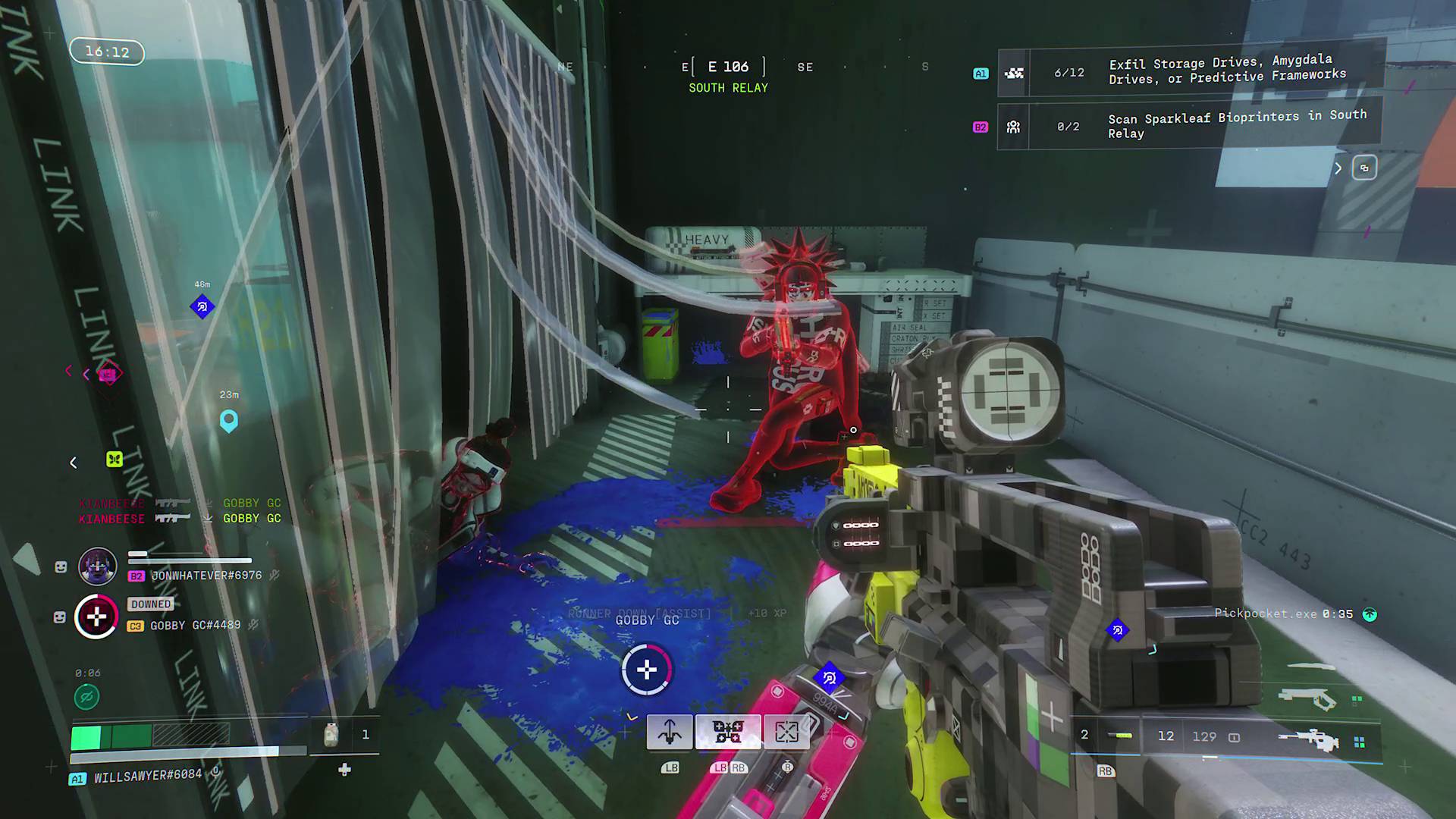Click the scan ability icon above the R prompt

pyautogui.click(x=786, y=731)
